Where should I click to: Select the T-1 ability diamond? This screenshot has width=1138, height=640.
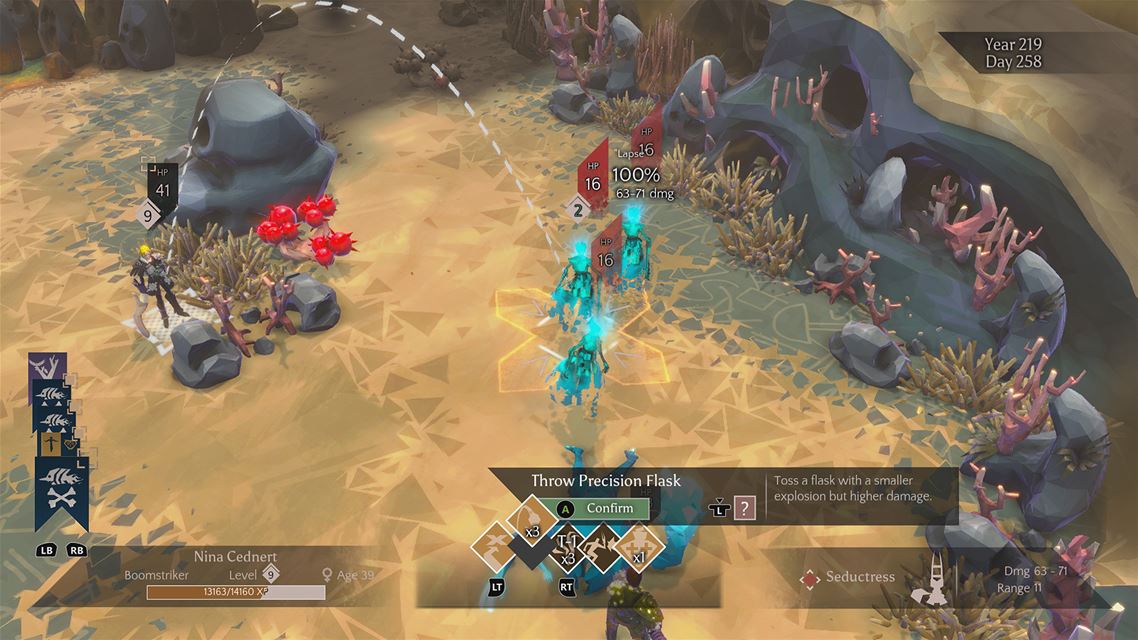pyautogui.click(x=566, y=548)
